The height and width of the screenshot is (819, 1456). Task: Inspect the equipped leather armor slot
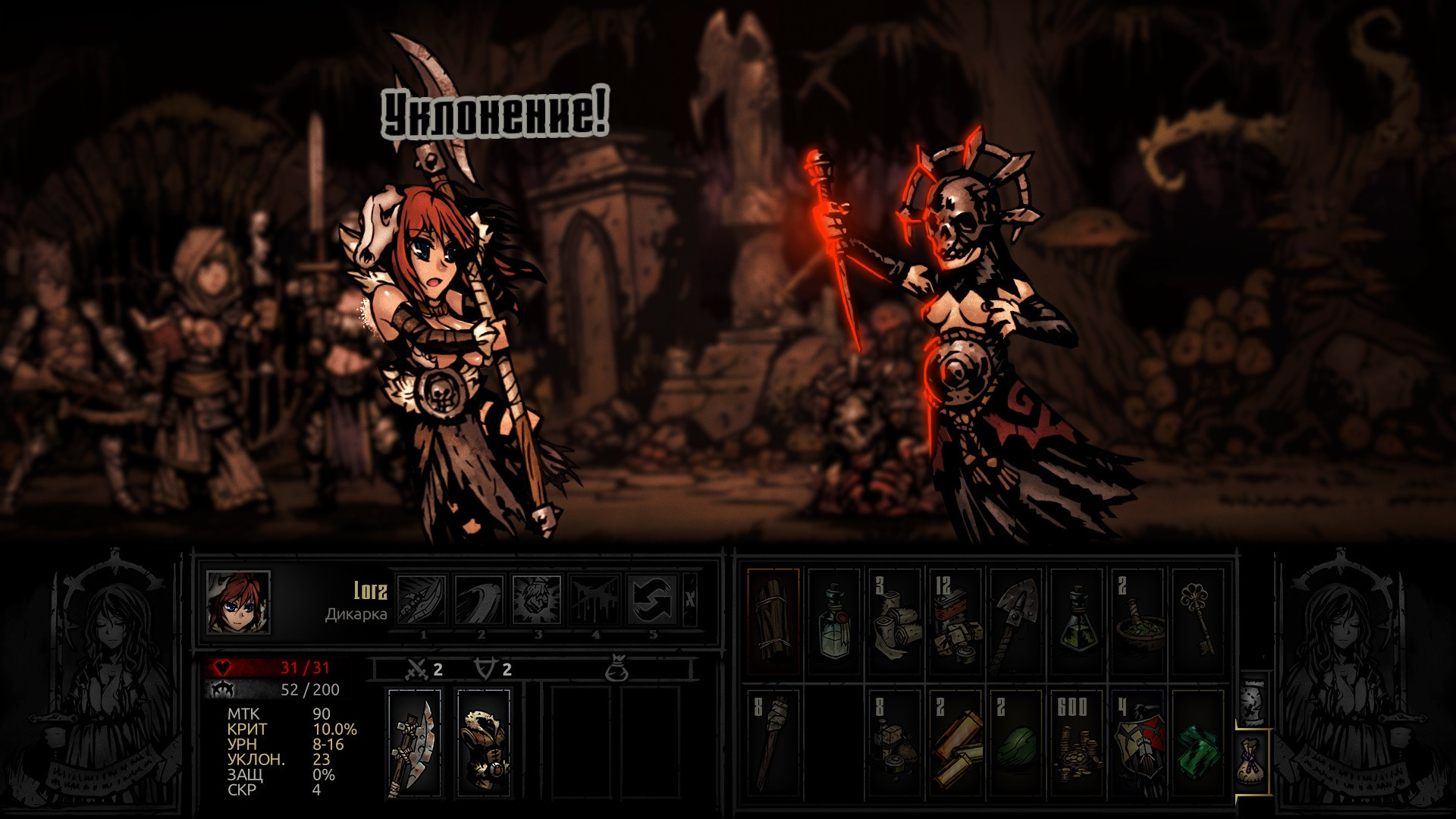(484, 743)
